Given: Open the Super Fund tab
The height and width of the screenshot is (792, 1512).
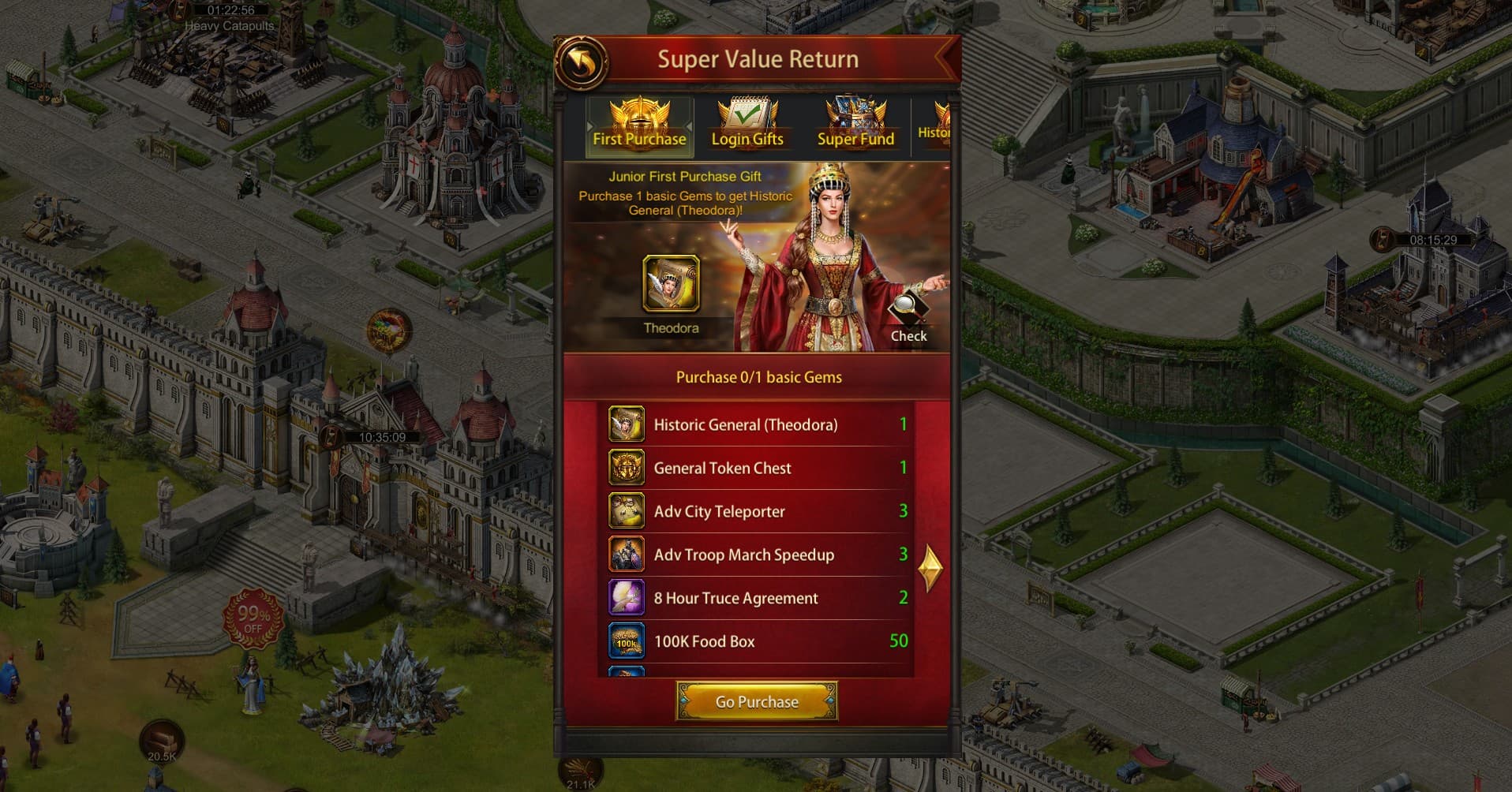Looking at the screenshot, I should [x=855, y=123].
